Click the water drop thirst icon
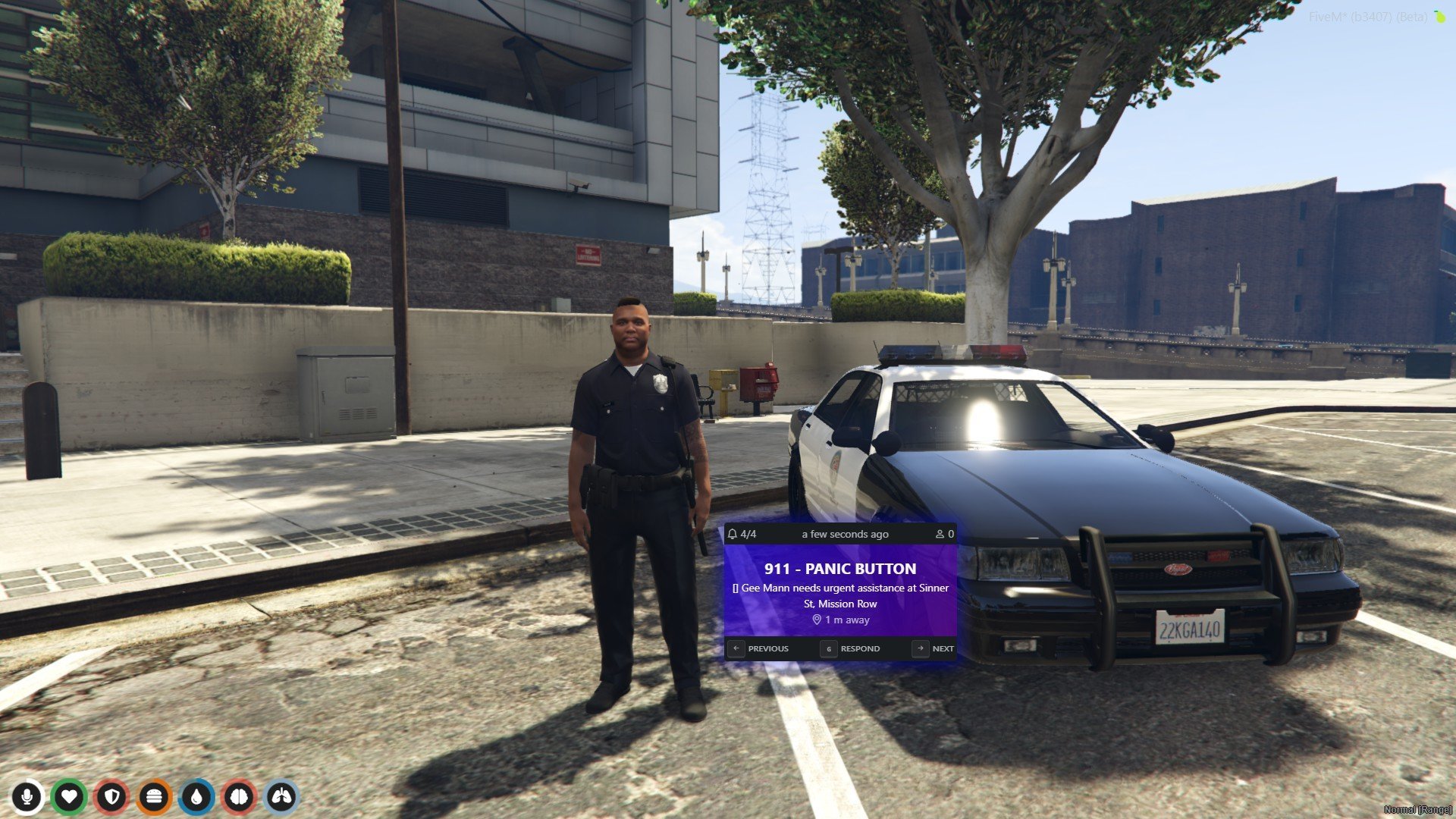1456x819 pixels. click(x=197, y=797)
